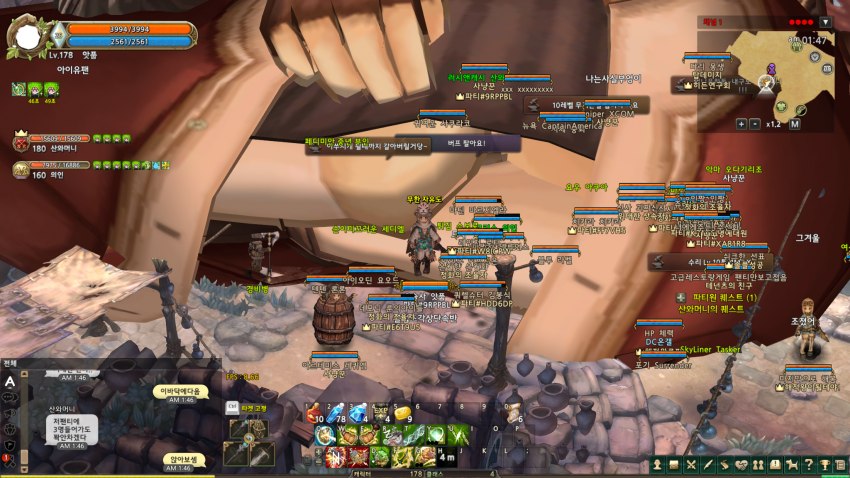
Task: Use the scroll item in slot 0
Action: 514,414
